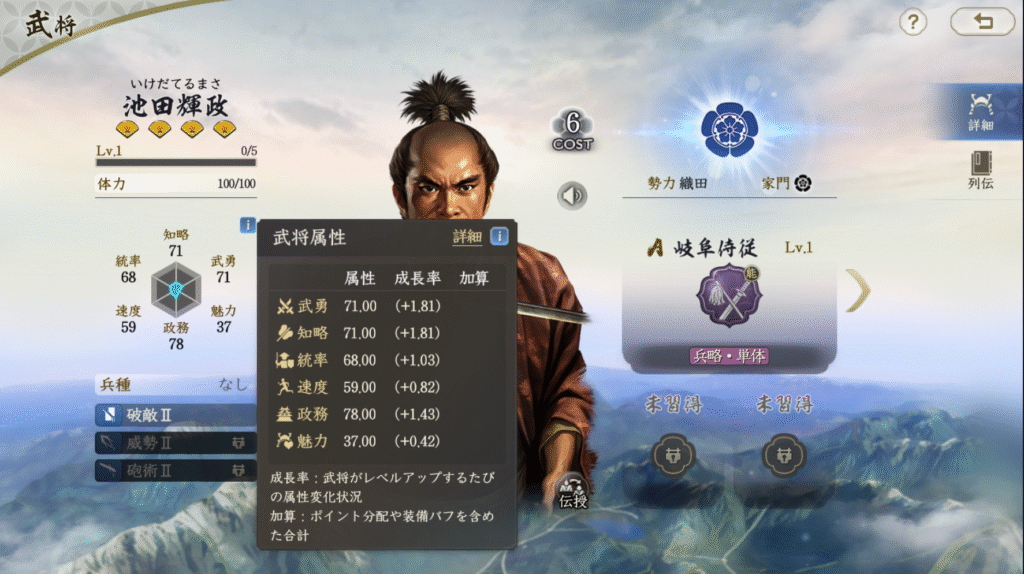Click the hexagon attribute radar chart
The width and height of the screenshot is (1024, 574).
point(176,290)
